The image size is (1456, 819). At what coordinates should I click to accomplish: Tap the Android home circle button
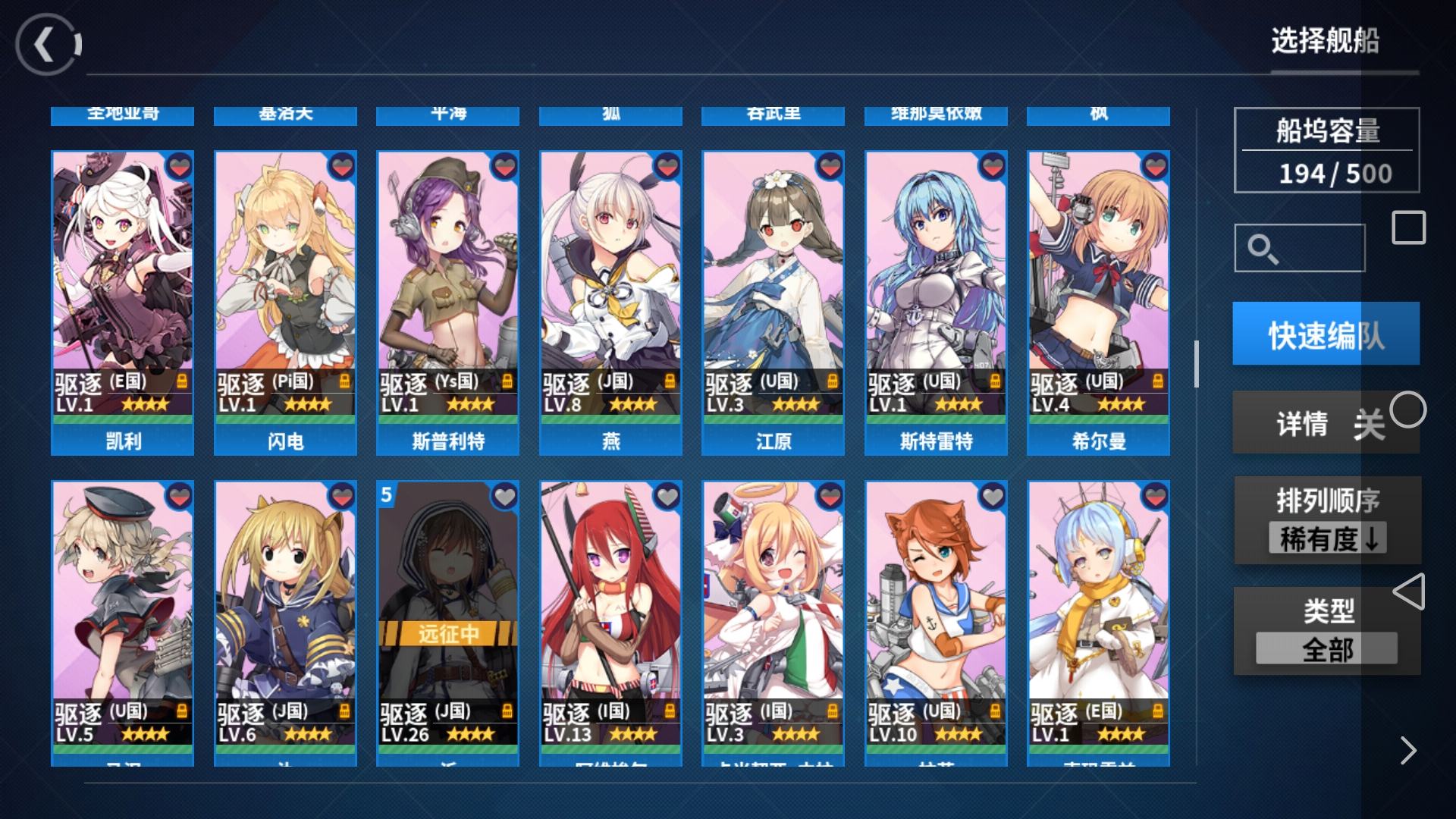point(1408,410)
